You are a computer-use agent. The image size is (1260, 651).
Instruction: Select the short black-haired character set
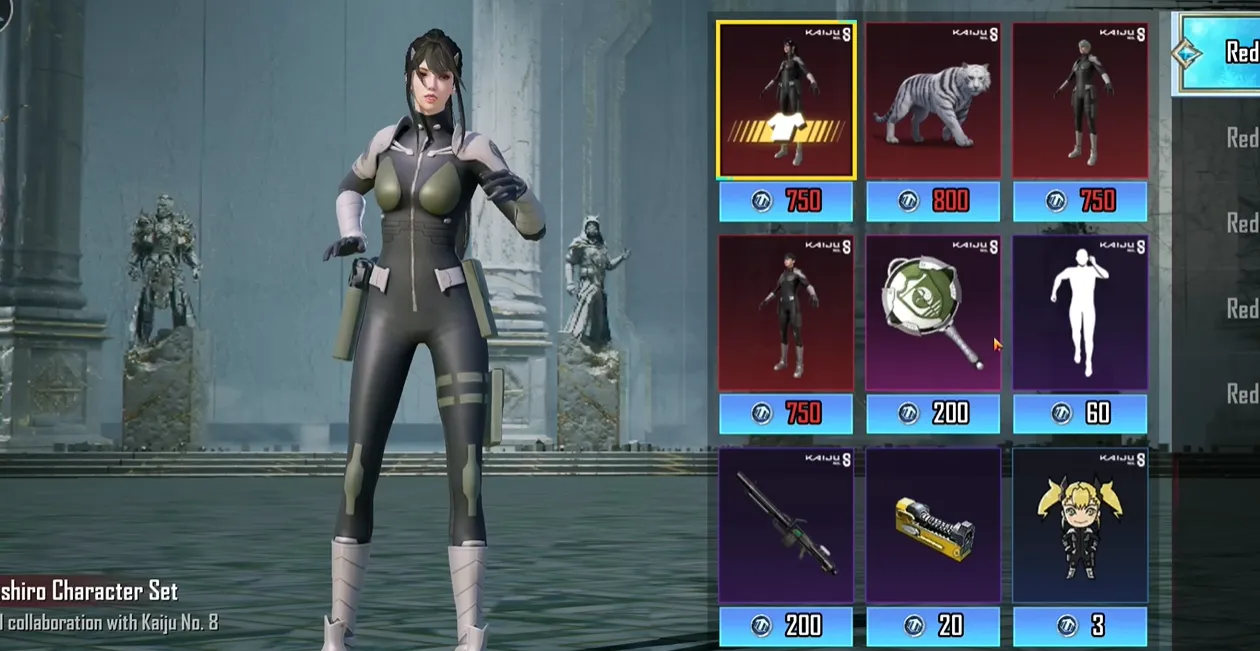[785, 313]
